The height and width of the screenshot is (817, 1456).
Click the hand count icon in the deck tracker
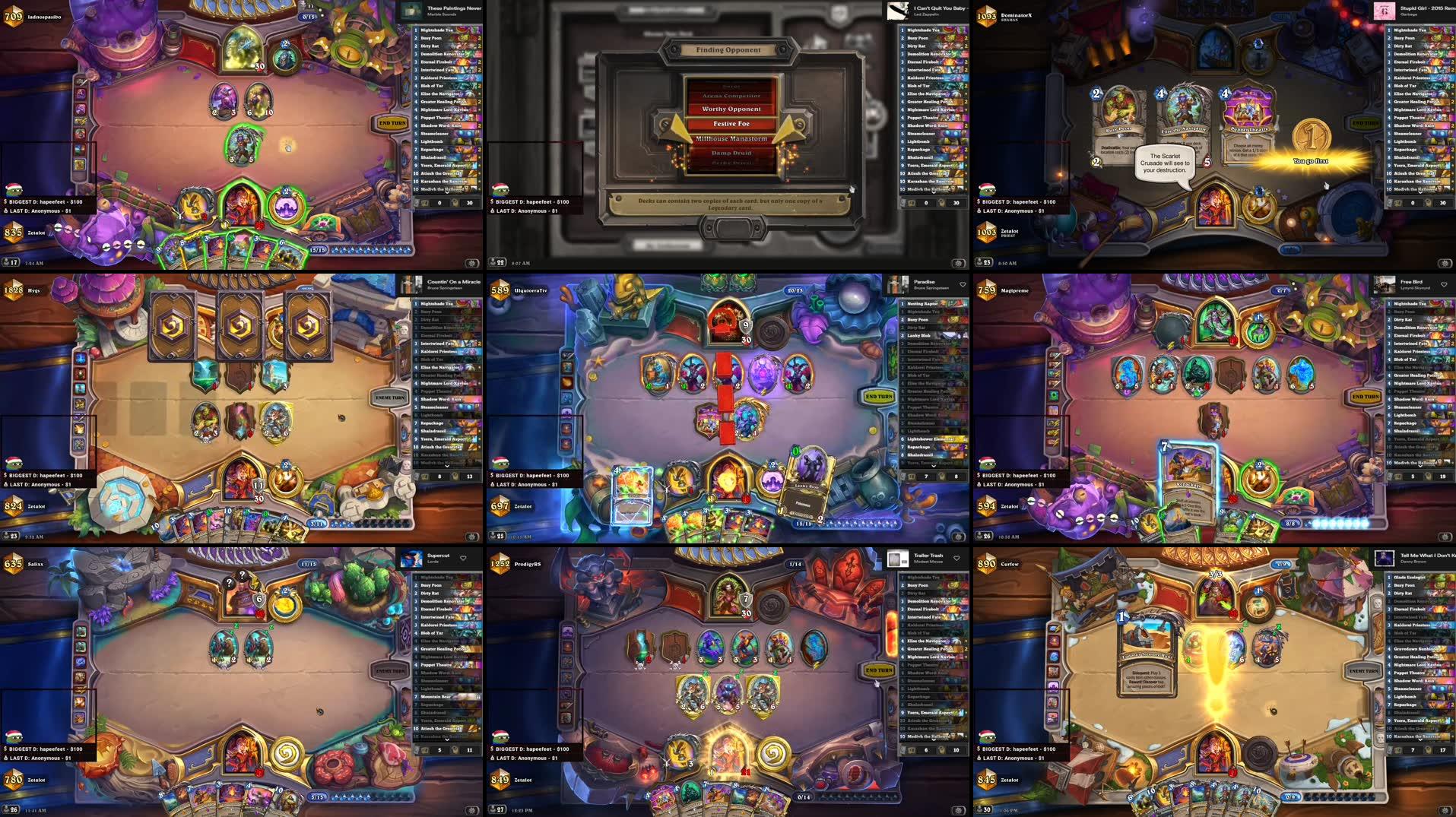tap(426, 203)
